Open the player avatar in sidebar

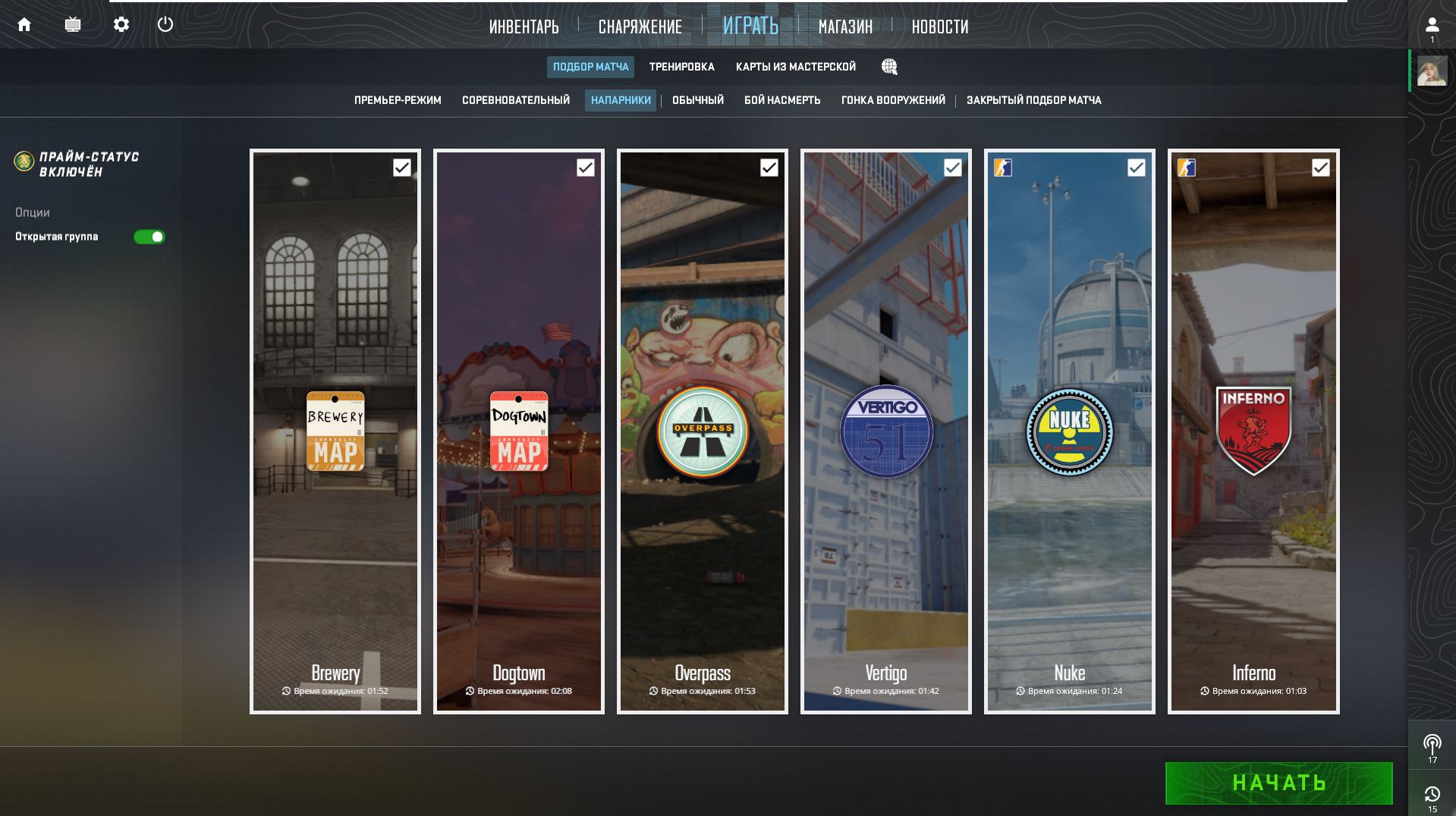point(1432,71)
